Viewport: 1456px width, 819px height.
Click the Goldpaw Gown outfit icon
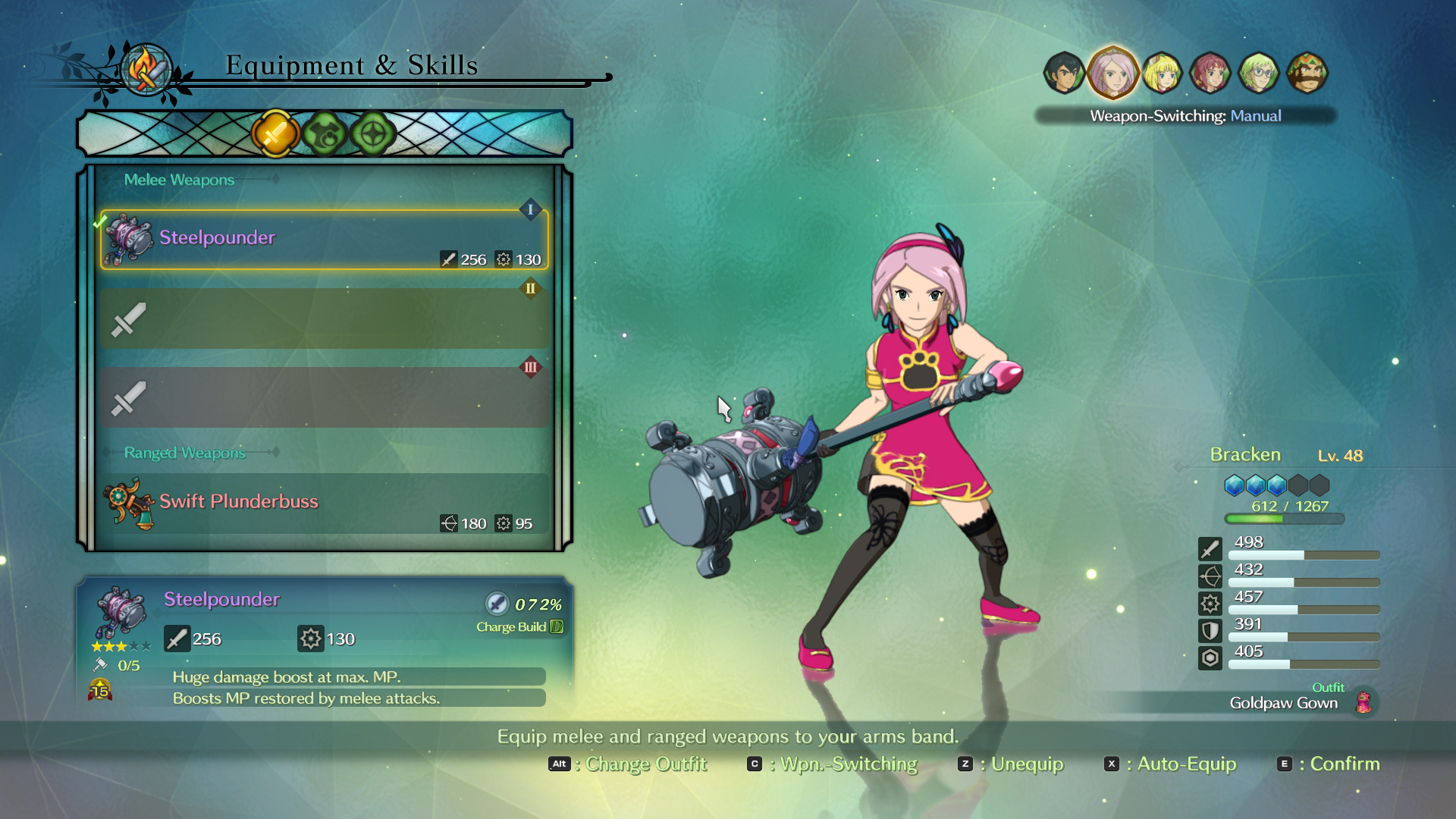1363,702
